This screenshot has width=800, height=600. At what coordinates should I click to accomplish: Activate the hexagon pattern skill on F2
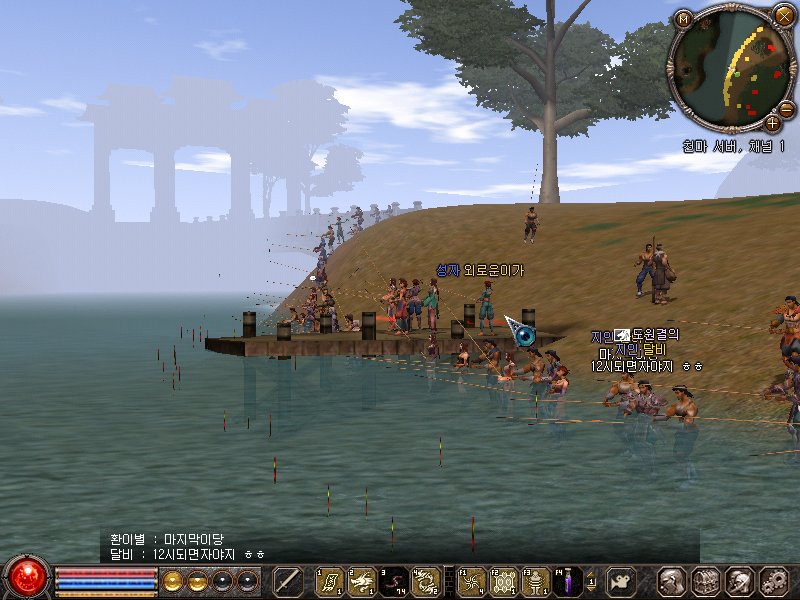503,580
